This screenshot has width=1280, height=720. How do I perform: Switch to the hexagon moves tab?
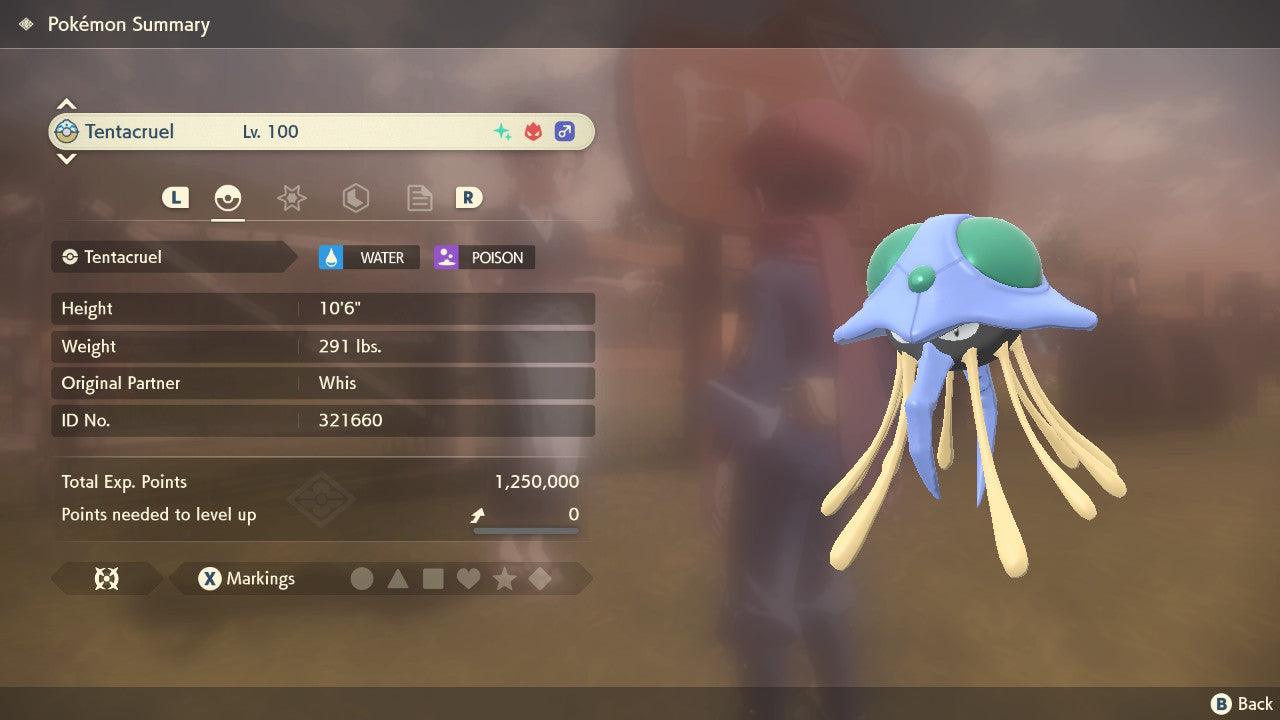[x=355, y=198]
